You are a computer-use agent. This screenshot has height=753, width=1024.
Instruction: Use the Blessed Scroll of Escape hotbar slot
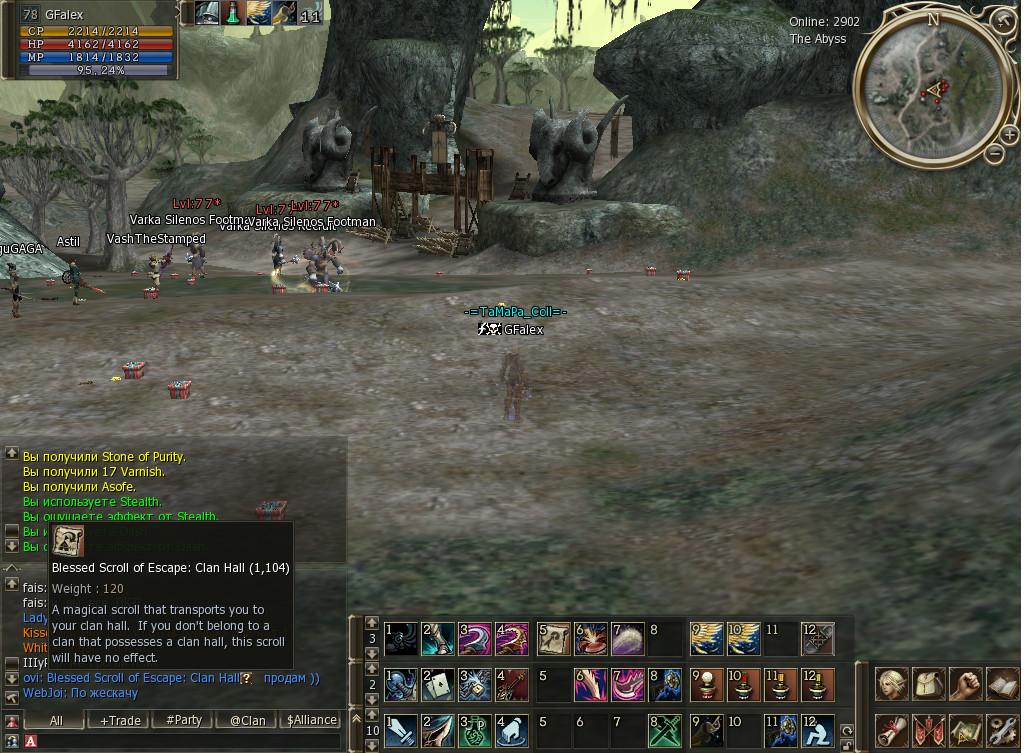click(553, 638)
